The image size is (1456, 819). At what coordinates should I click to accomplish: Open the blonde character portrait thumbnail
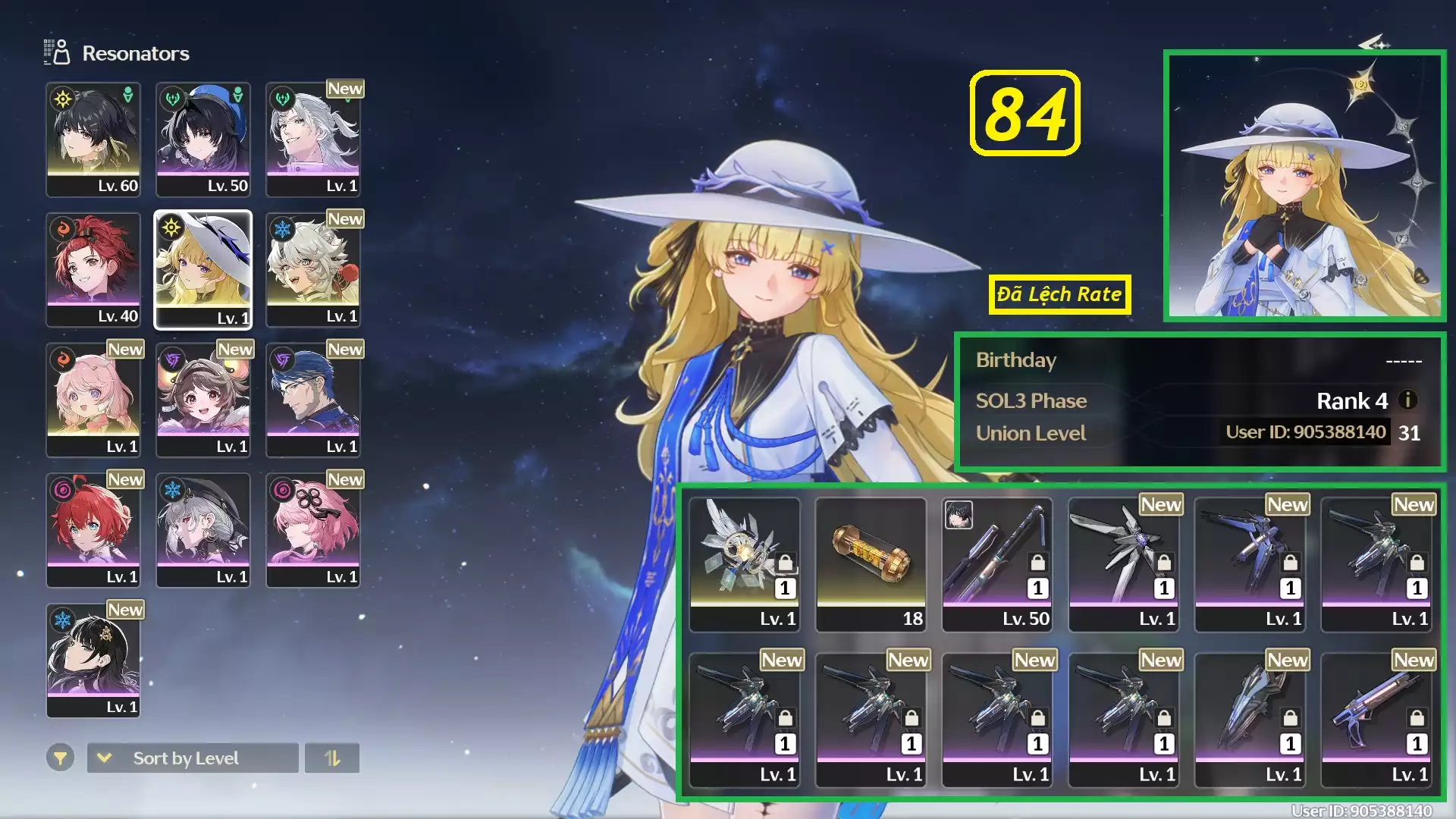pos(1304,186)
